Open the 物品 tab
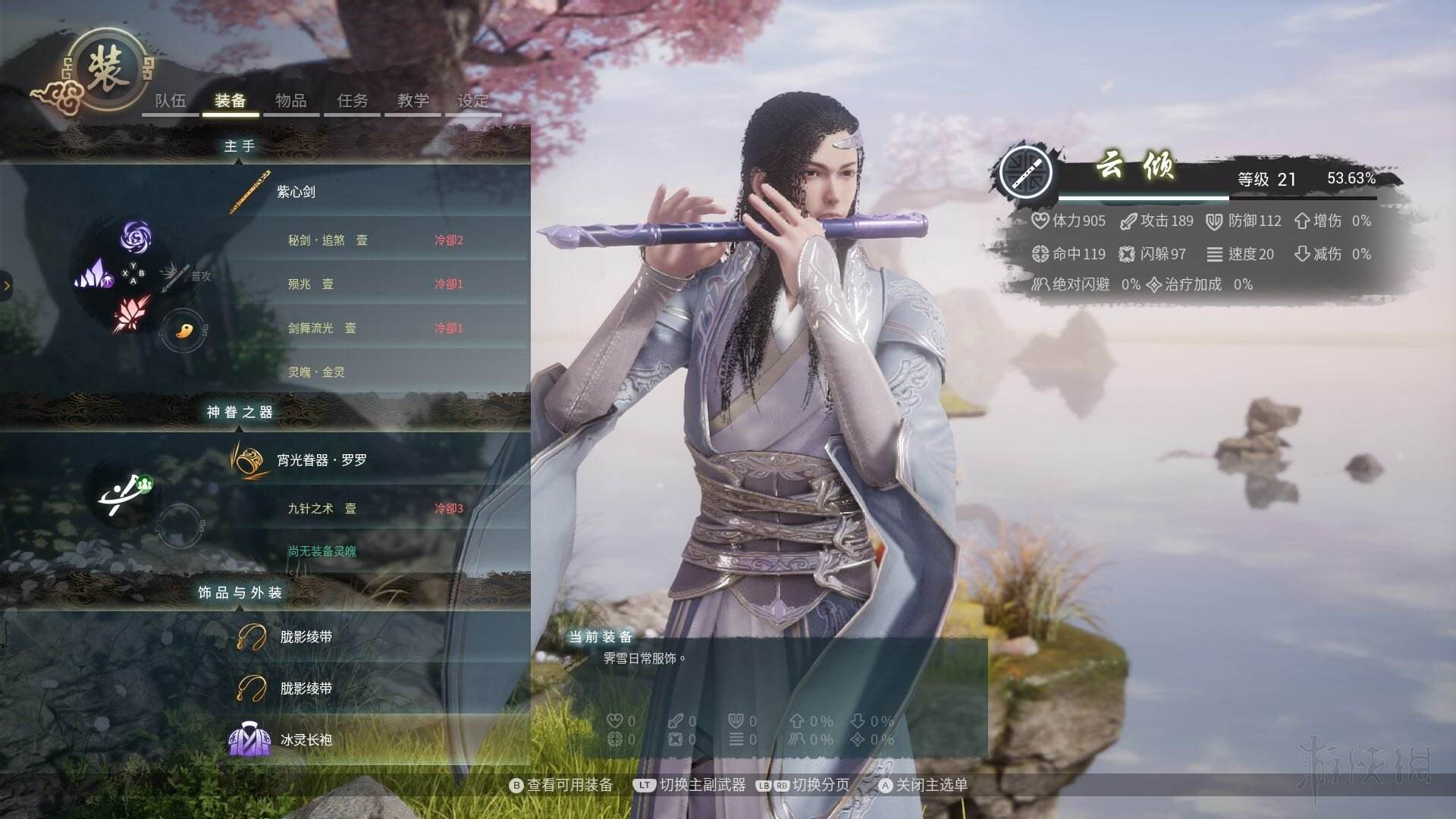Screen dimensions: 1456x819 click(x=291, y=101)
